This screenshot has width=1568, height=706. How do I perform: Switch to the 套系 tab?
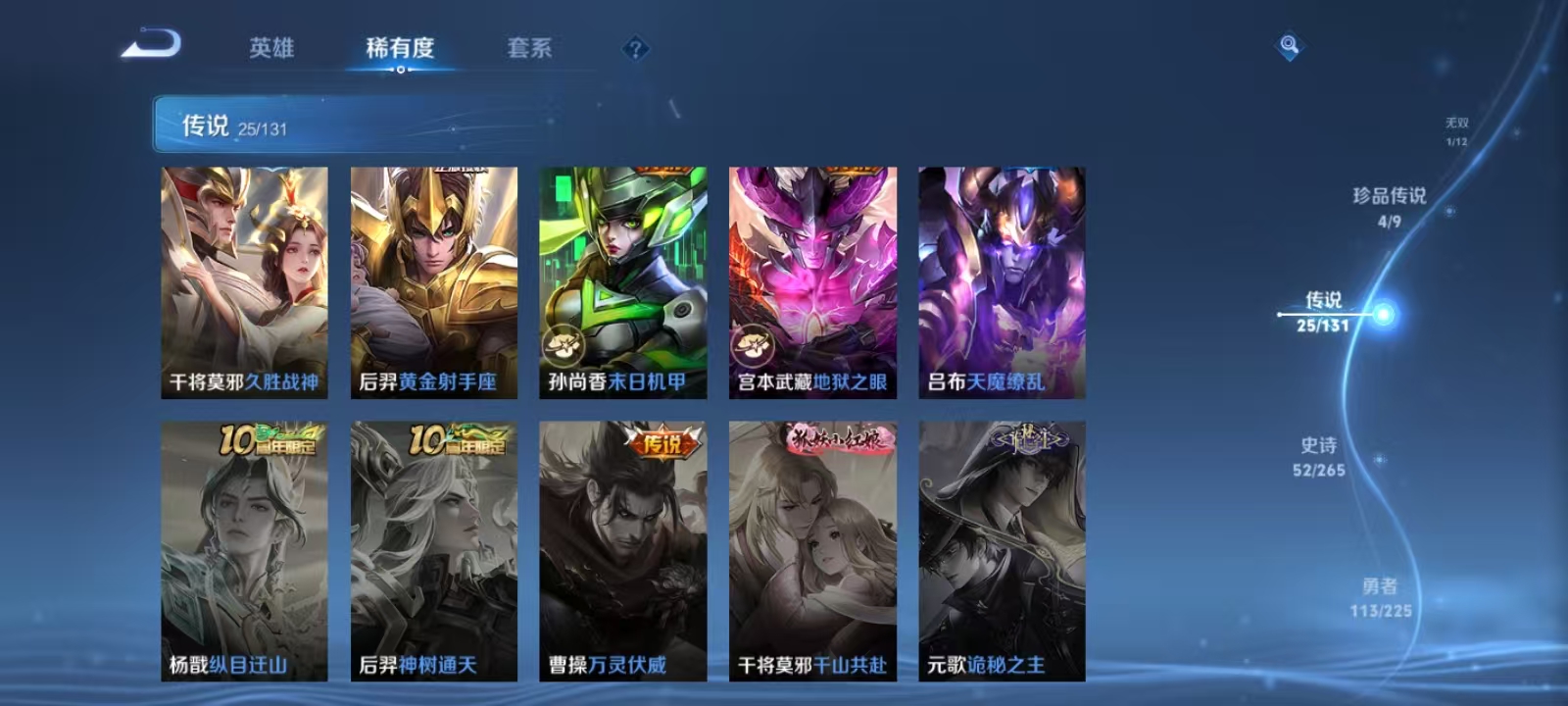[x=531, y=48]
